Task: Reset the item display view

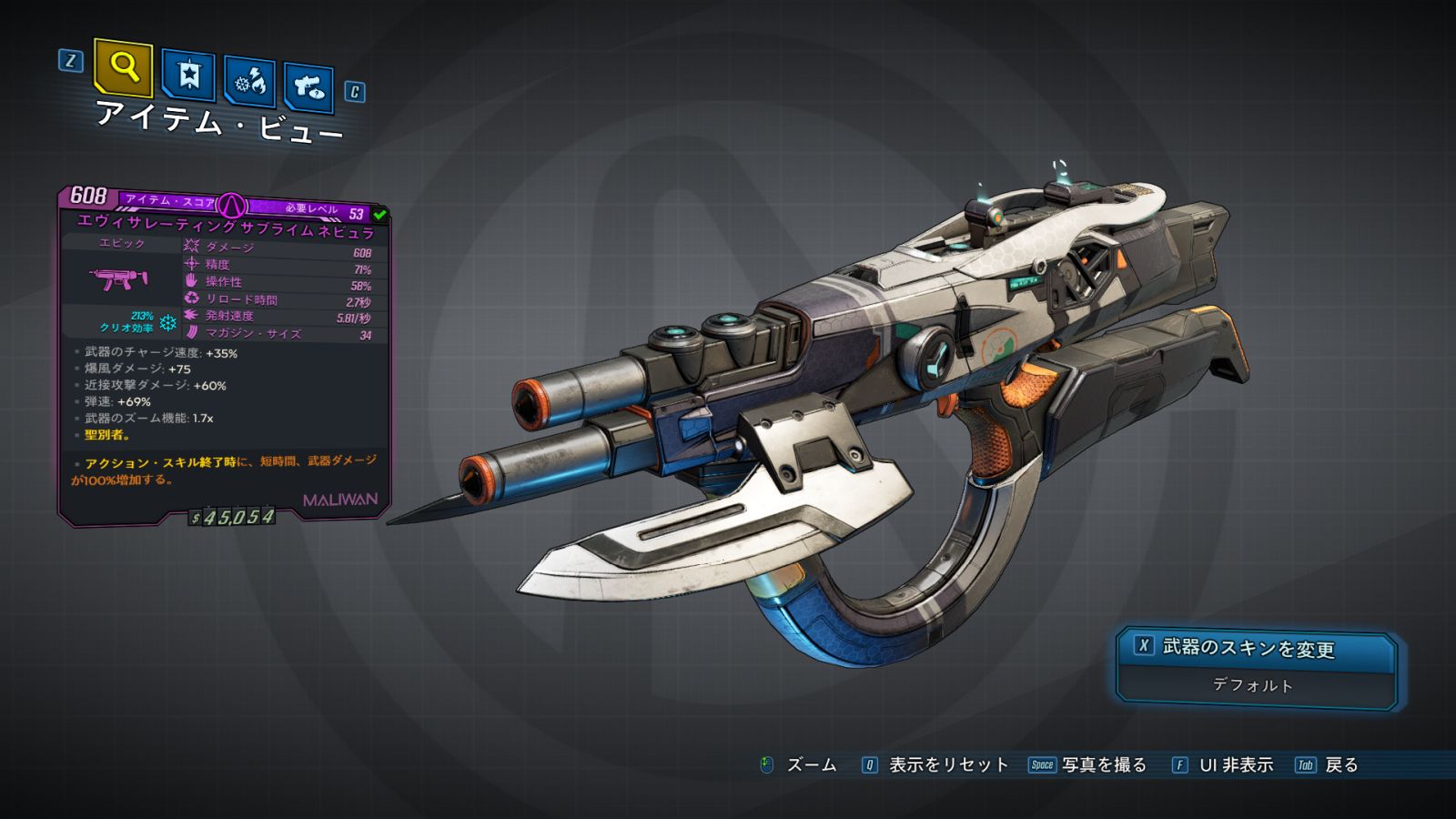Action: (x=935, y=765)
